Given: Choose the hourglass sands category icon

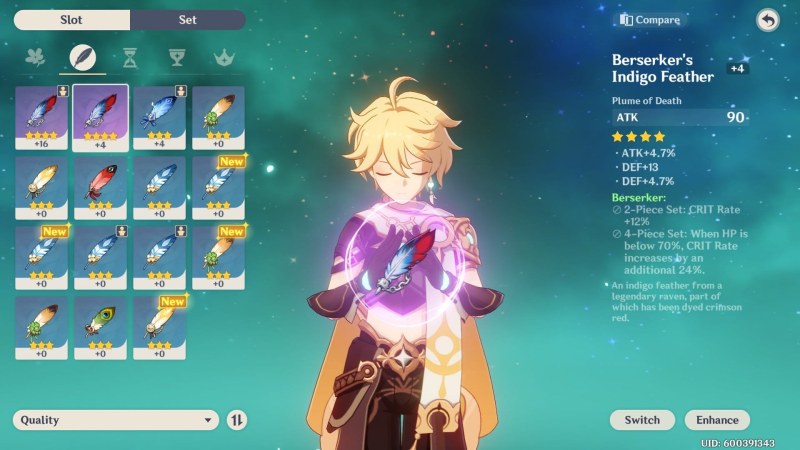Looking at the screenshot, I should pos(130,57).
